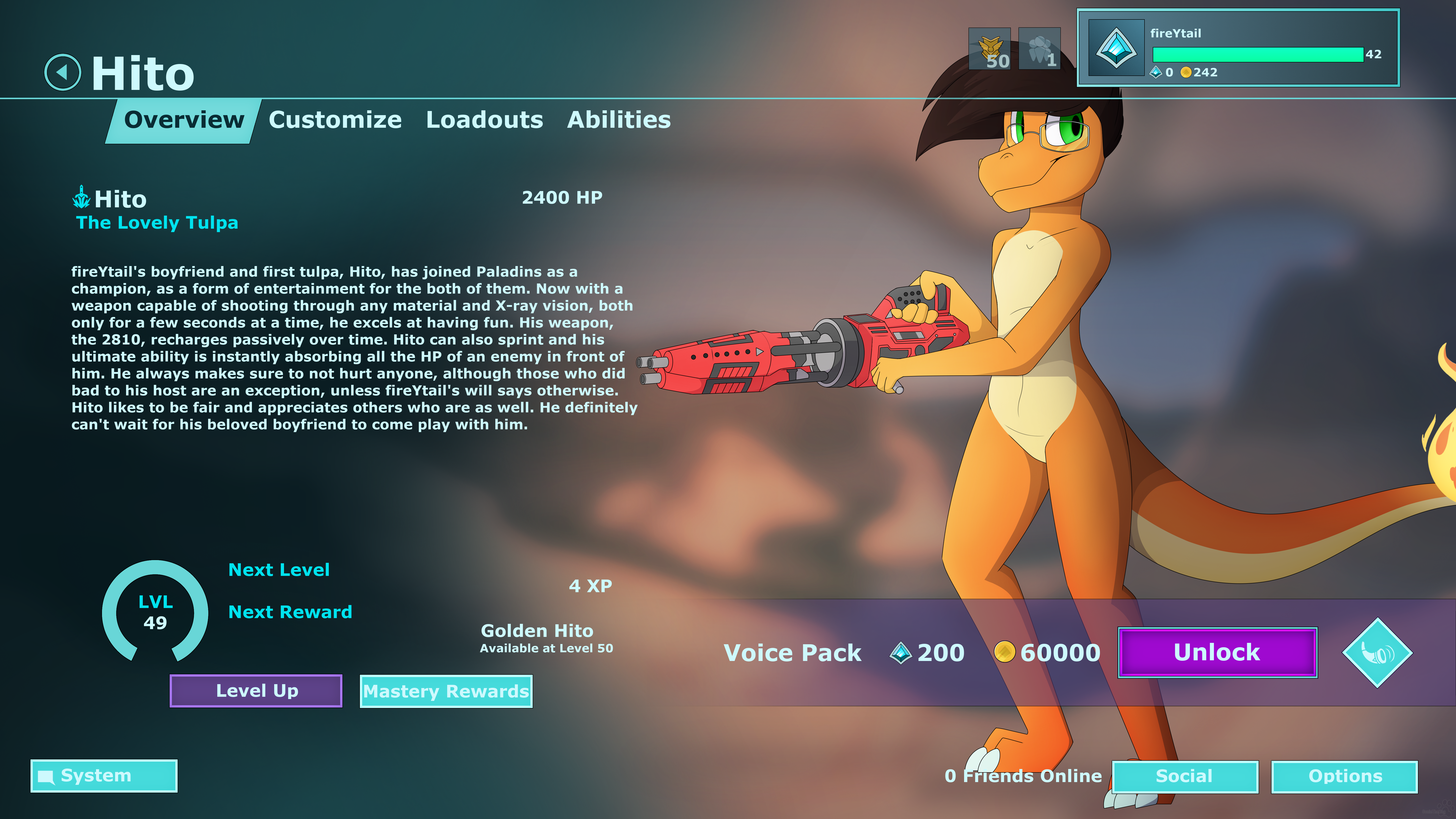The width and height of the screenshot is (1456, 819).
Task: Click the Level Up button
Action: (256, 691)
